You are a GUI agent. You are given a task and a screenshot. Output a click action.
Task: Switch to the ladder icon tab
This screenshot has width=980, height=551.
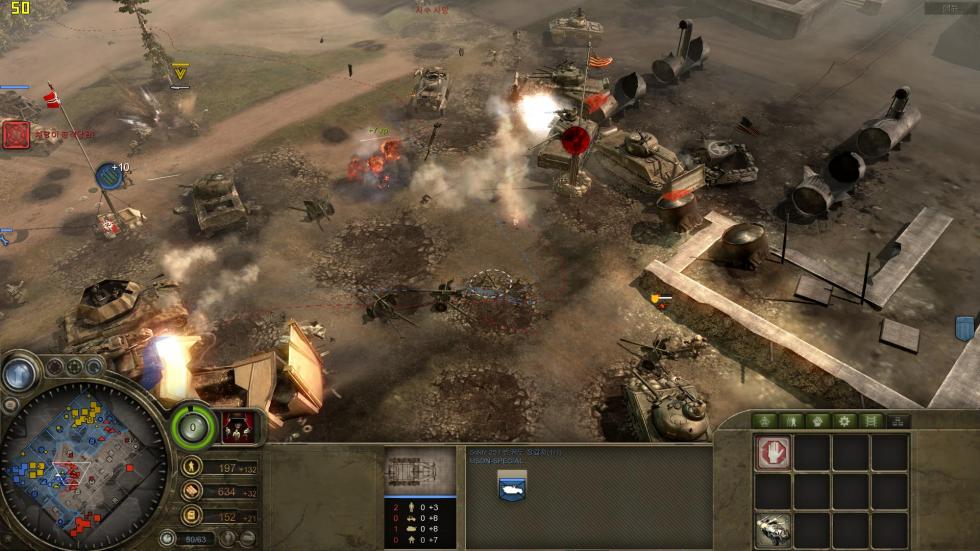pos(872,421)
